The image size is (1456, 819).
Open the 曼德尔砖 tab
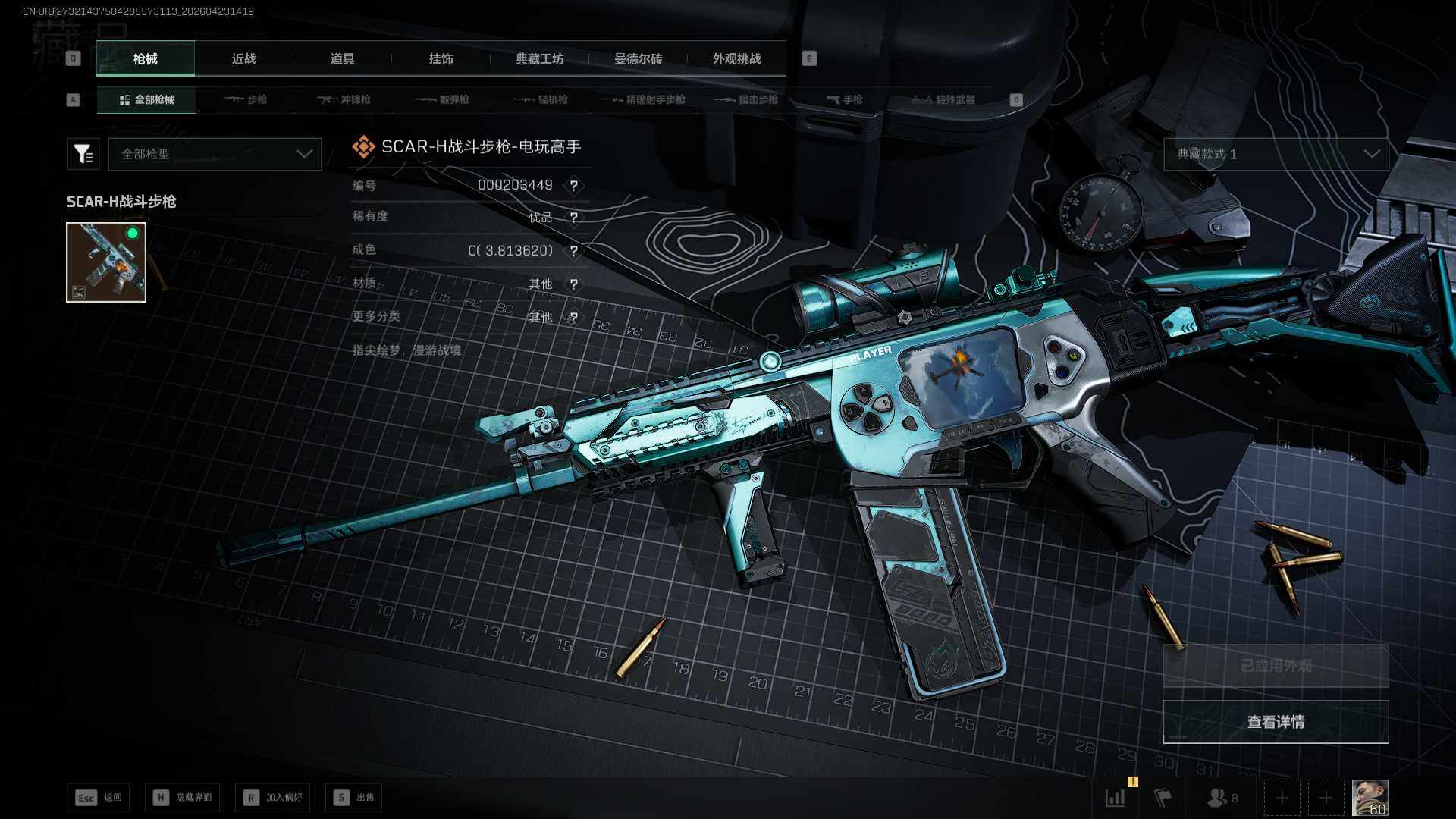(x=638, y=58)
